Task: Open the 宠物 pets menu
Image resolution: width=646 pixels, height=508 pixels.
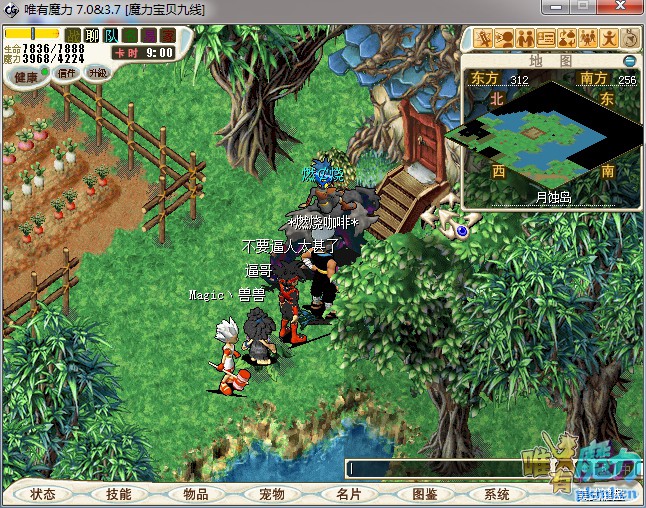Action: coord(271,494)
